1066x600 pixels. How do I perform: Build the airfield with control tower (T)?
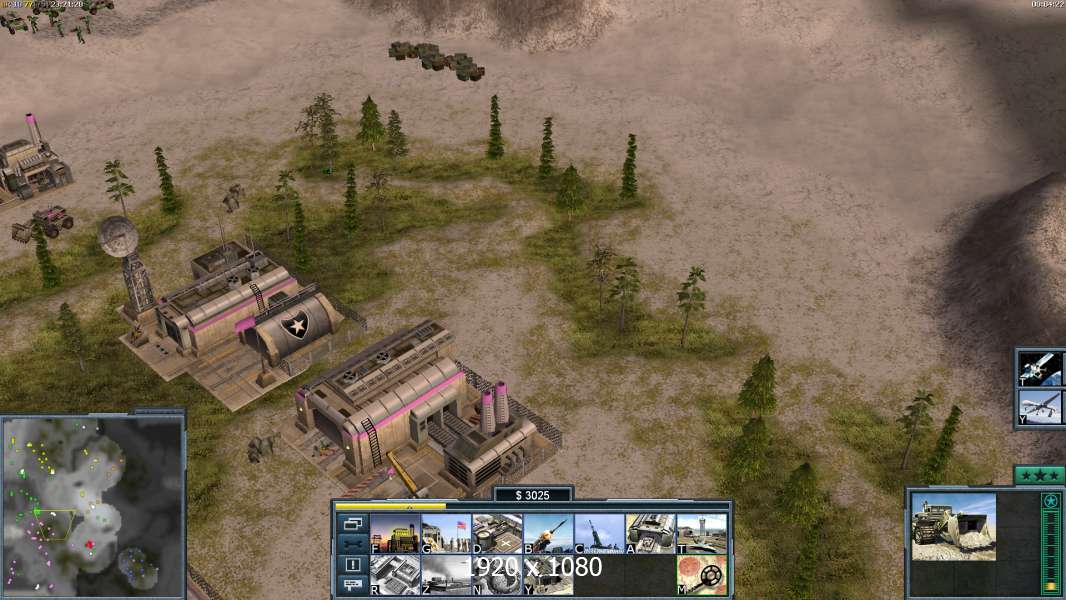click(701, 534)
